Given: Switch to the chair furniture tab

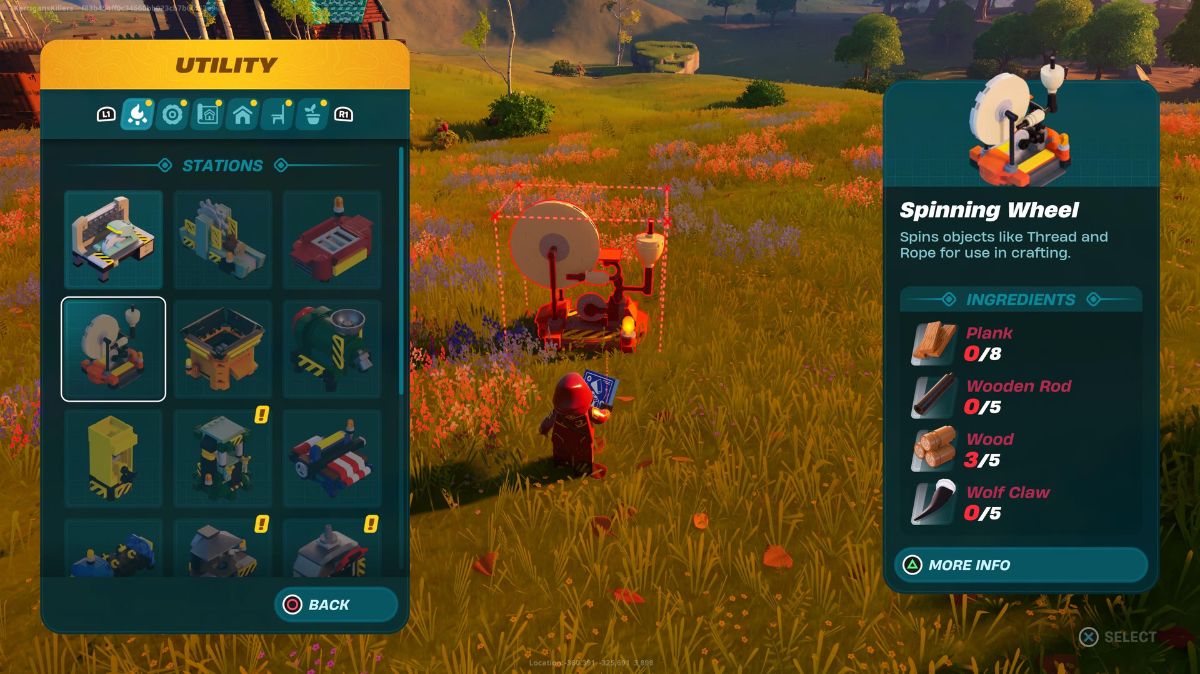Looking at the screenshot, I should [x=277, y=115].
